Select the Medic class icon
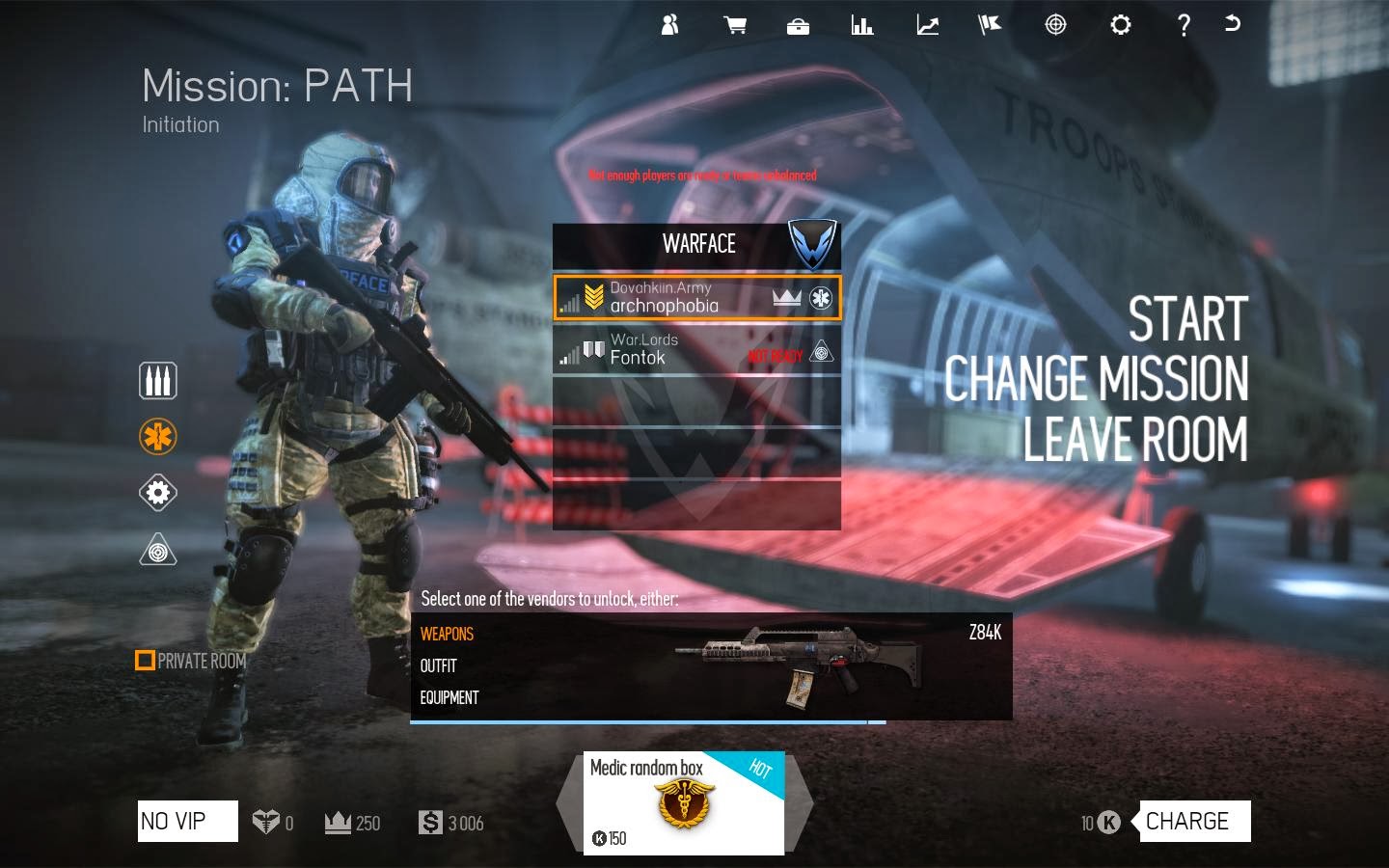Viewport: 1389px width, 868px height. [157, 436]
